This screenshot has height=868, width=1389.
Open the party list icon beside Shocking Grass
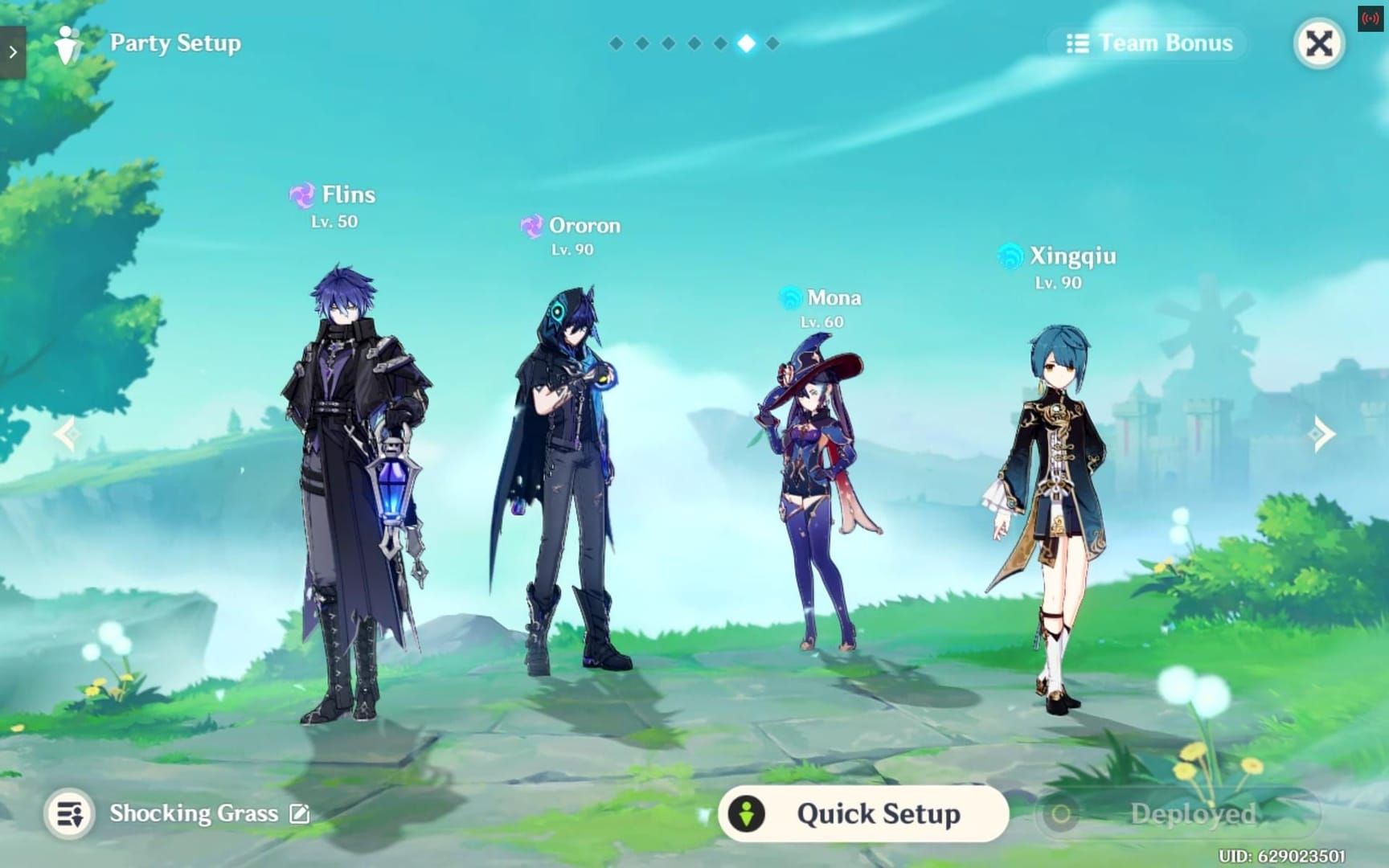coord(69,814)
